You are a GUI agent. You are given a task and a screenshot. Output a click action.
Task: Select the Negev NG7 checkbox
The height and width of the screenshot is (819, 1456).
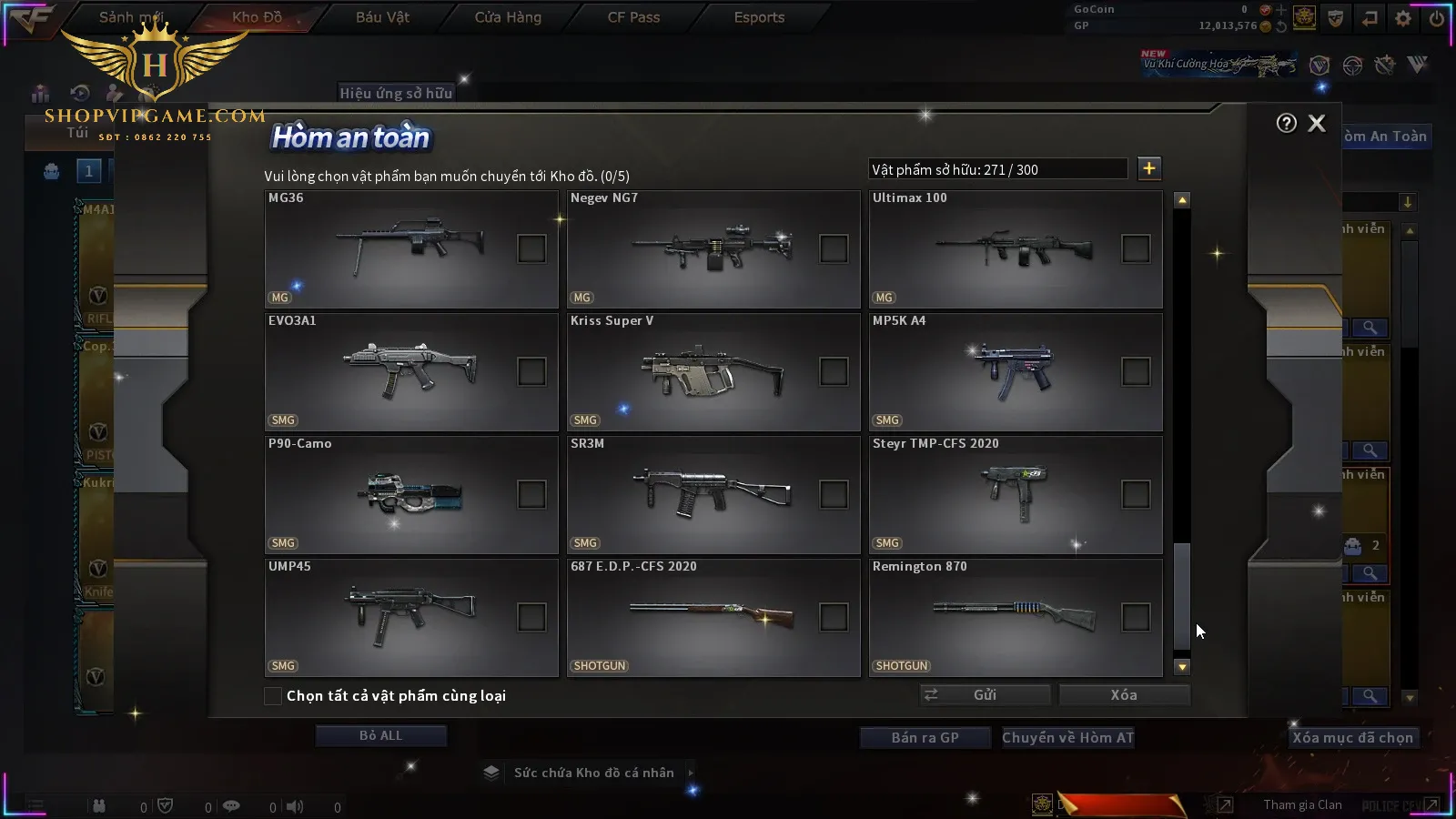click(834, 248)
